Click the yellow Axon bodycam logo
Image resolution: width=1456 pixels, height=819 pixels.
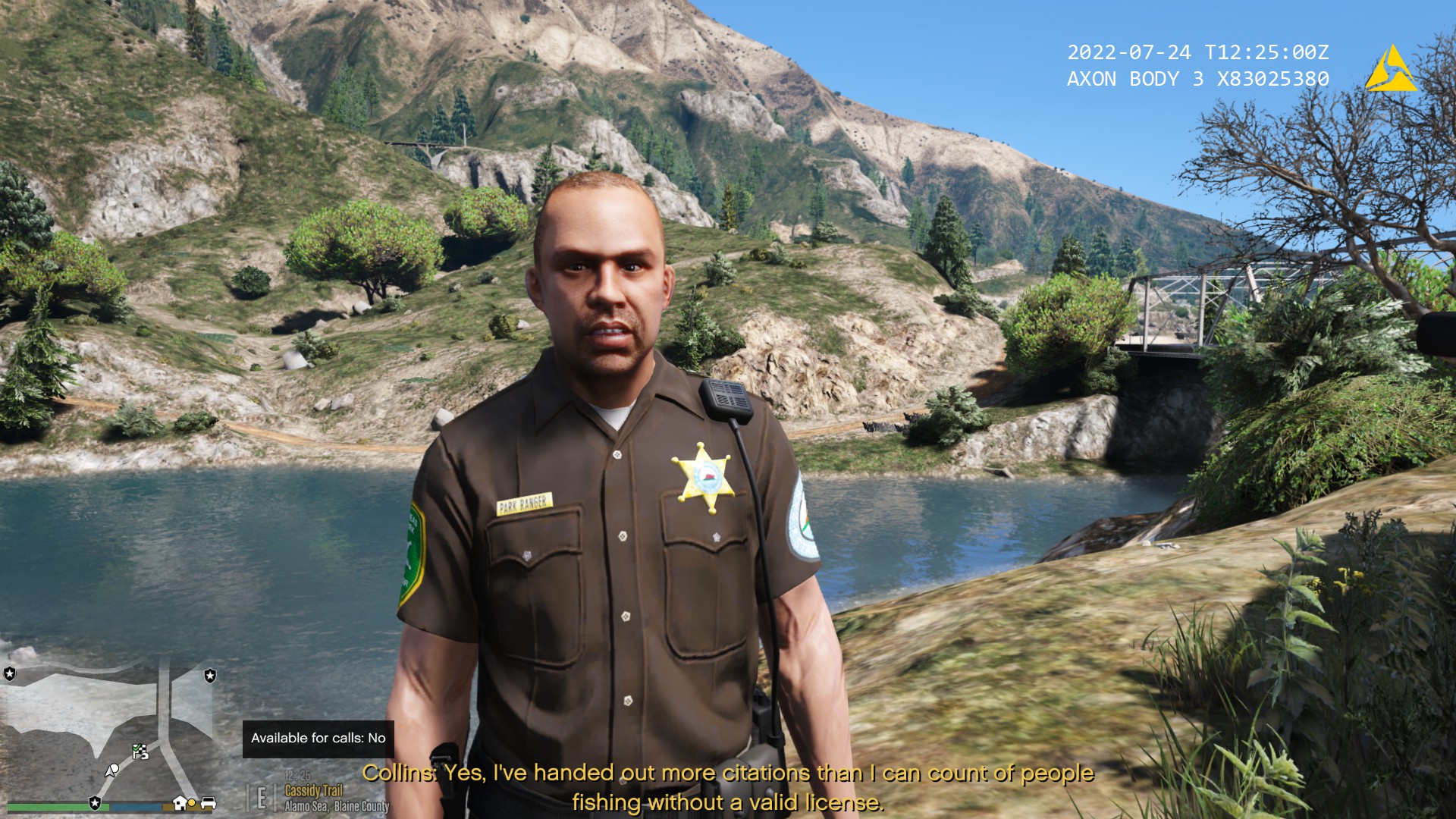1390,70
